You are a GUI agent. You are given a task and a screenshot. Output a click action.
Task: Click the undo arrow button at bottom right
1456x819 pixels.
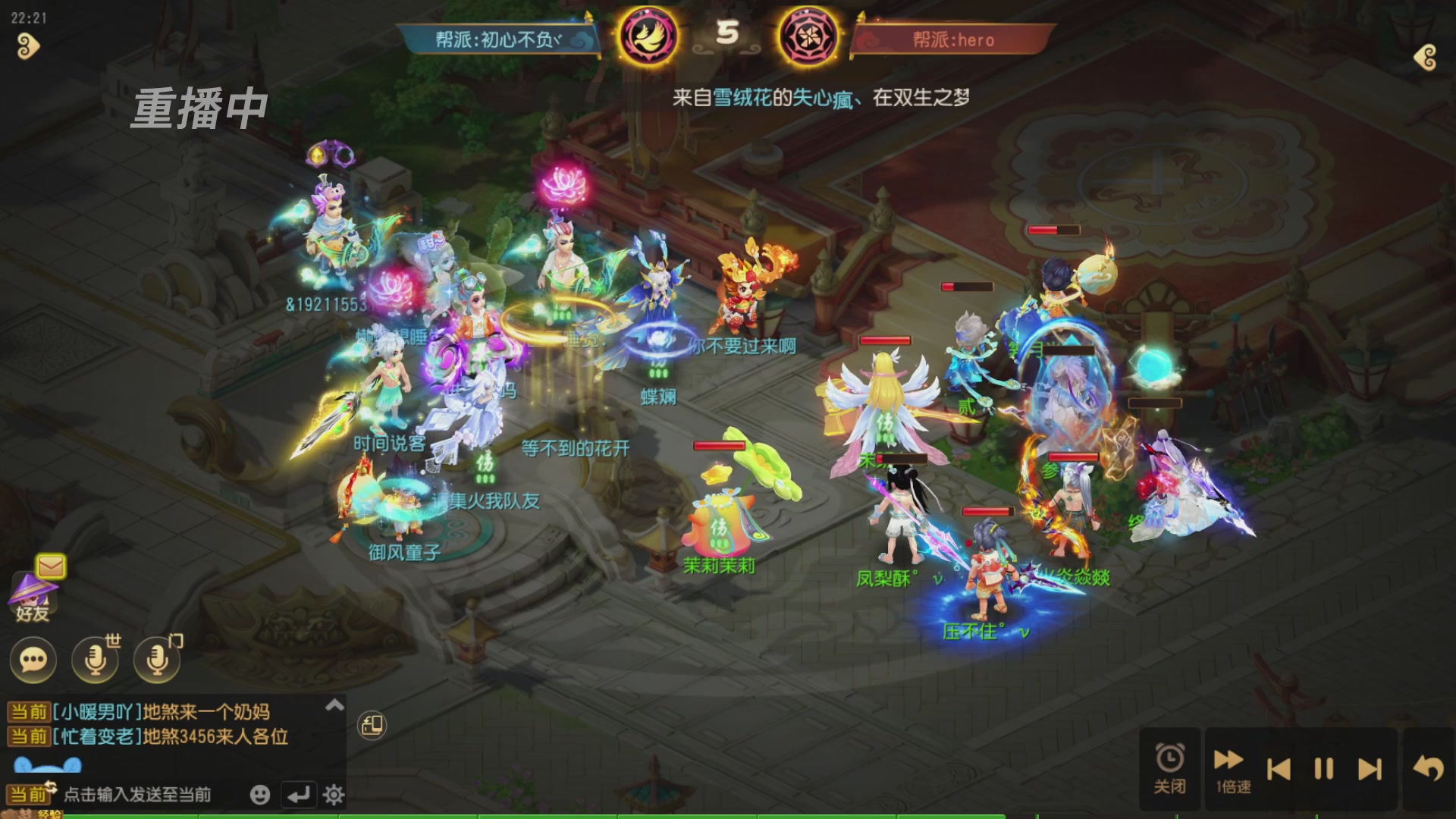pos(1429,767)
